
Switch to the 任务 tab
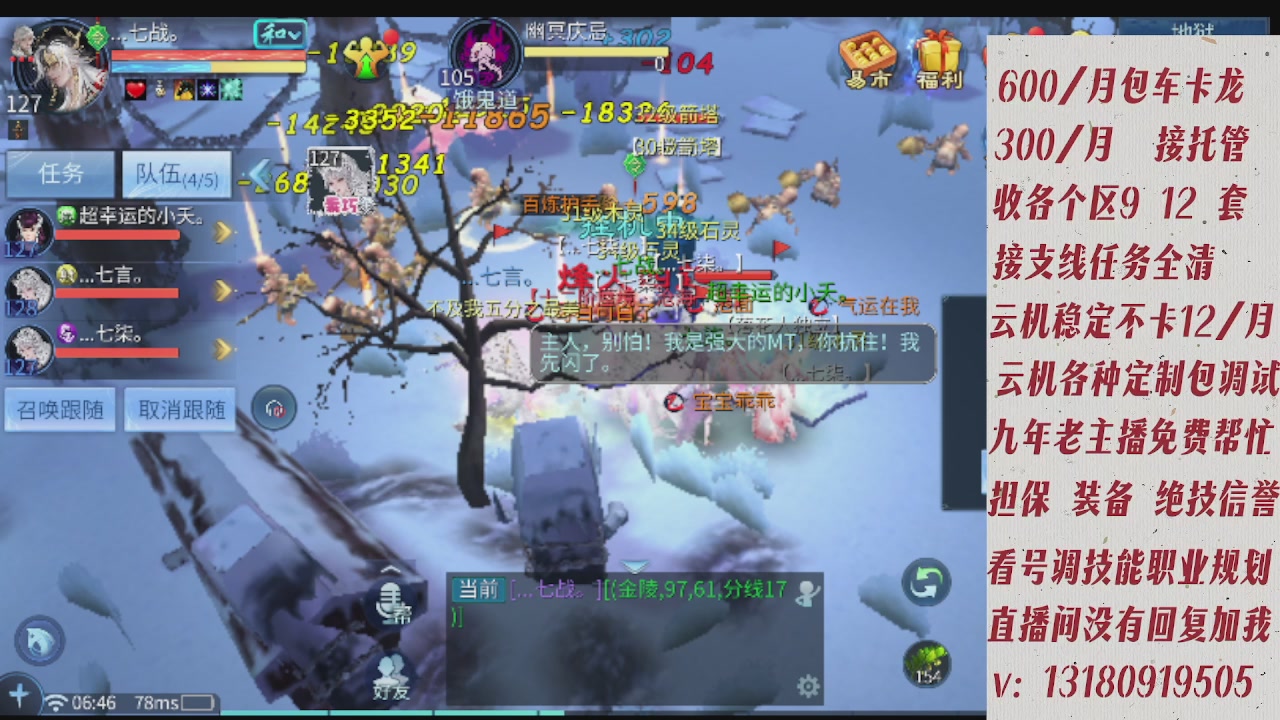(60, 174)
